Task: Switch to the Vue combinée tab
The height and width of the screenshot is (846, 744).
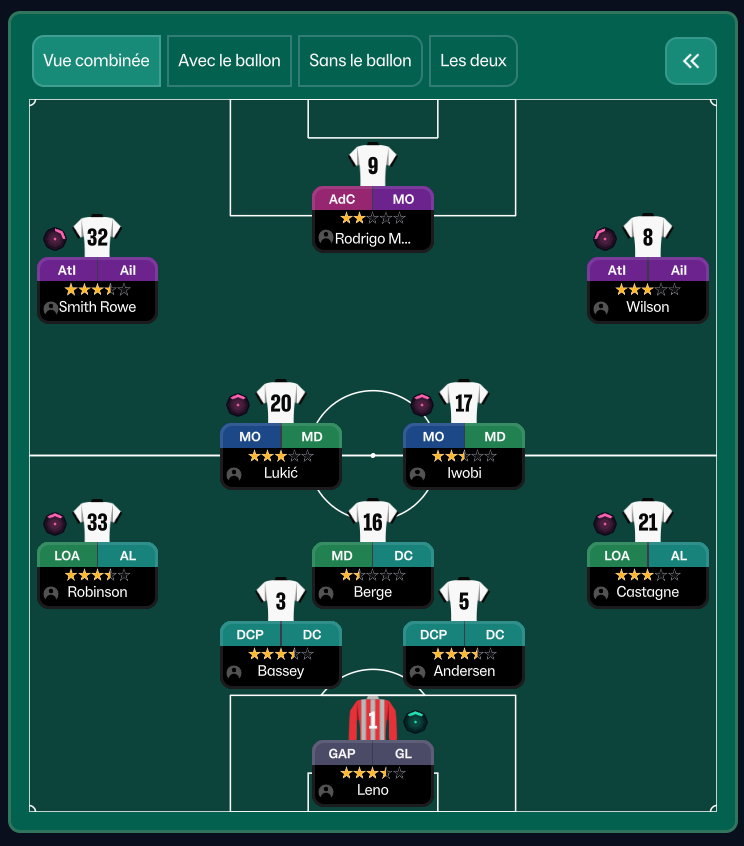Action: click(96, 61)
